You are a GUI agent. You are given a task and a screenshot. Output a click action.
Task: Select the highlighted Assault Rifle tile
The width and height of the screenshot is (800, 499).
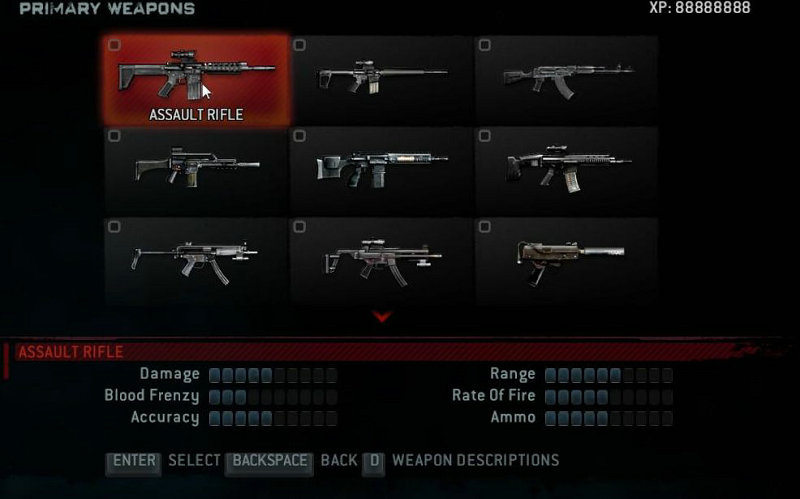(x=197, y=80)
